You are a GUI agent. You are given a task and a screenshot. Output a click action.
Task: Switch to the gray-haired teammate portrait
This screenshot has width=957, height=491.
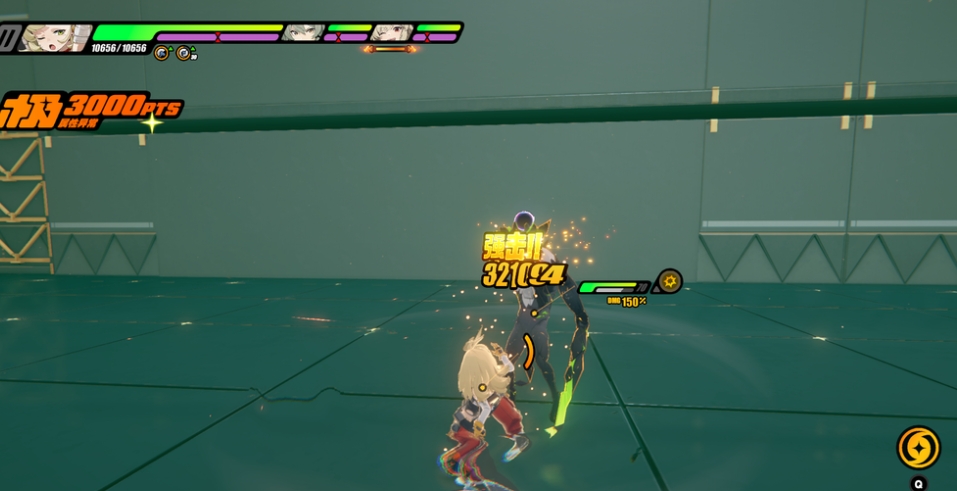[x=302, y=33]
